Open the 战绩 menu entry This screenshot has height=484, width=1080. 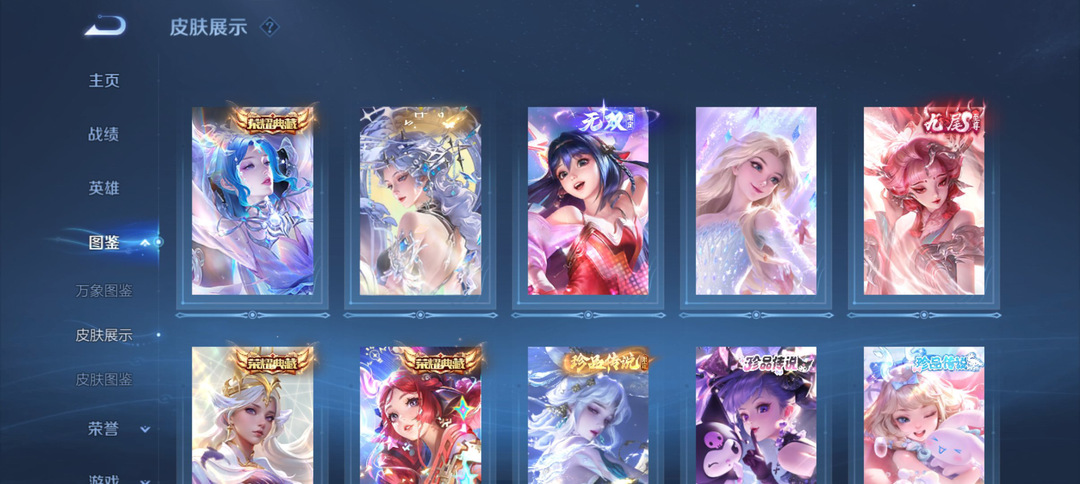pos(104,135)
